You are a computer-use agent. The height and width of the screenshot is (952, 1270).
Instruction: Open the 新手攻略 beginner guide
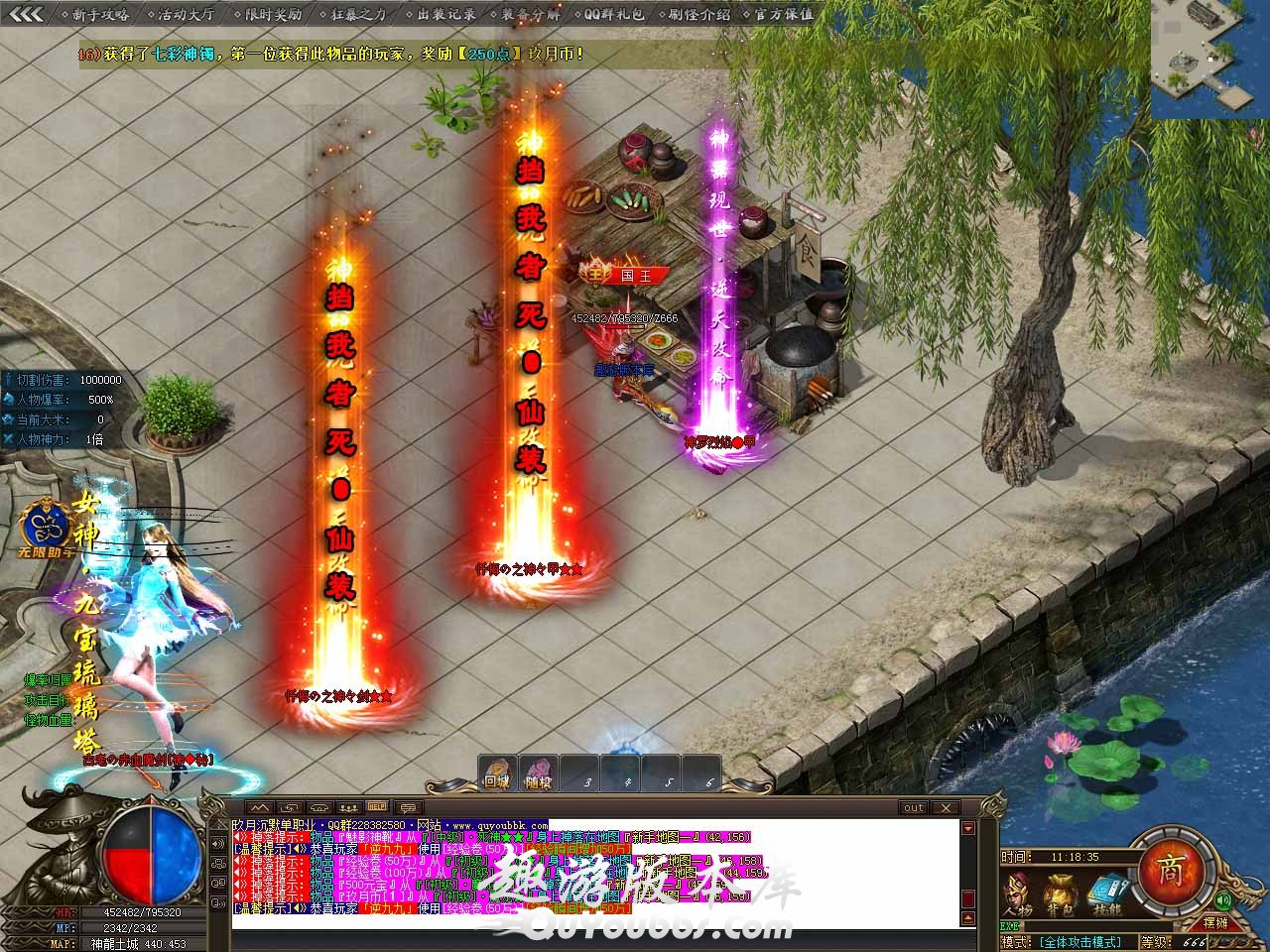[100, 14]
